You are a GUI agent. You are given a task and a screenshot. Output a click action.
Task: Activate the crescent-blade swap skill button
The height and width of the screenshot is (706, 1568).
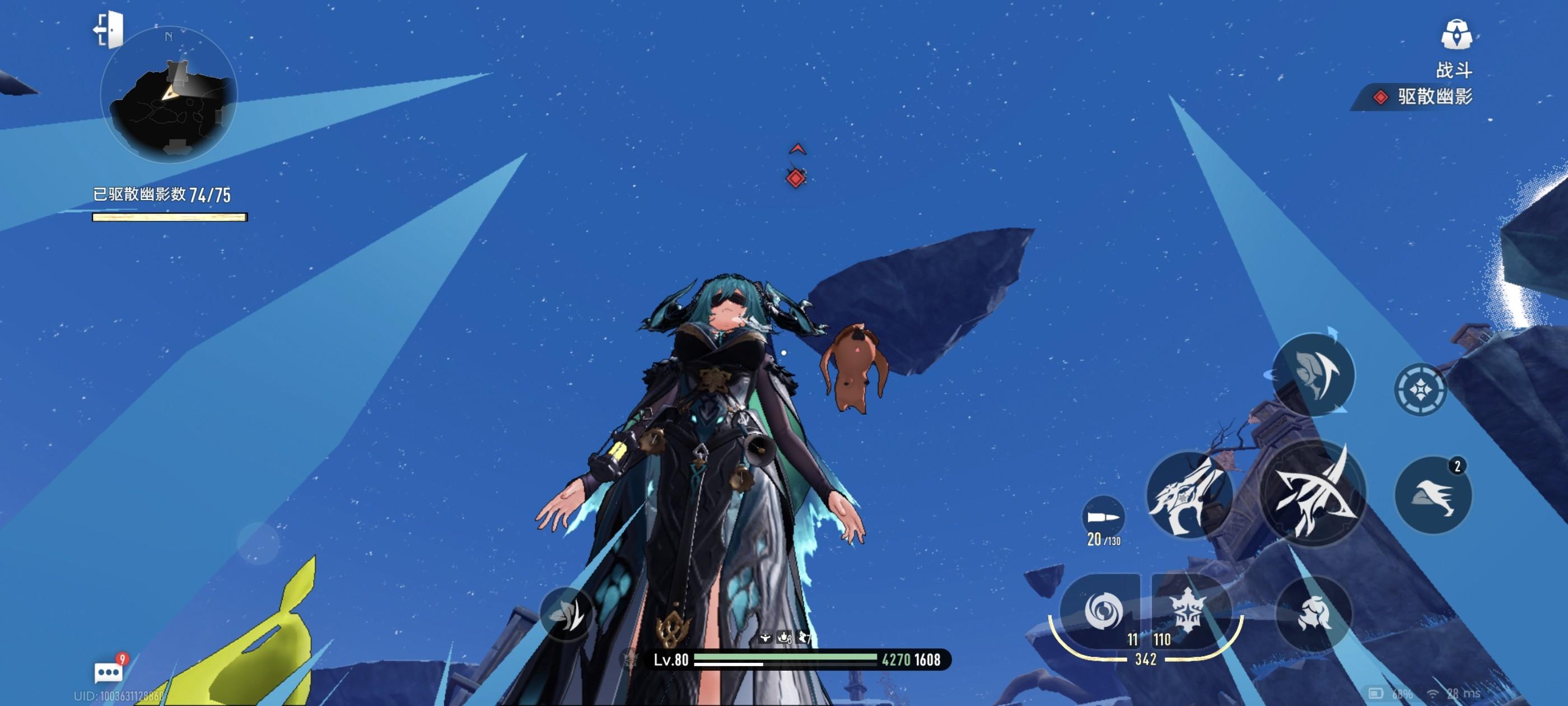pos(1314,373)
